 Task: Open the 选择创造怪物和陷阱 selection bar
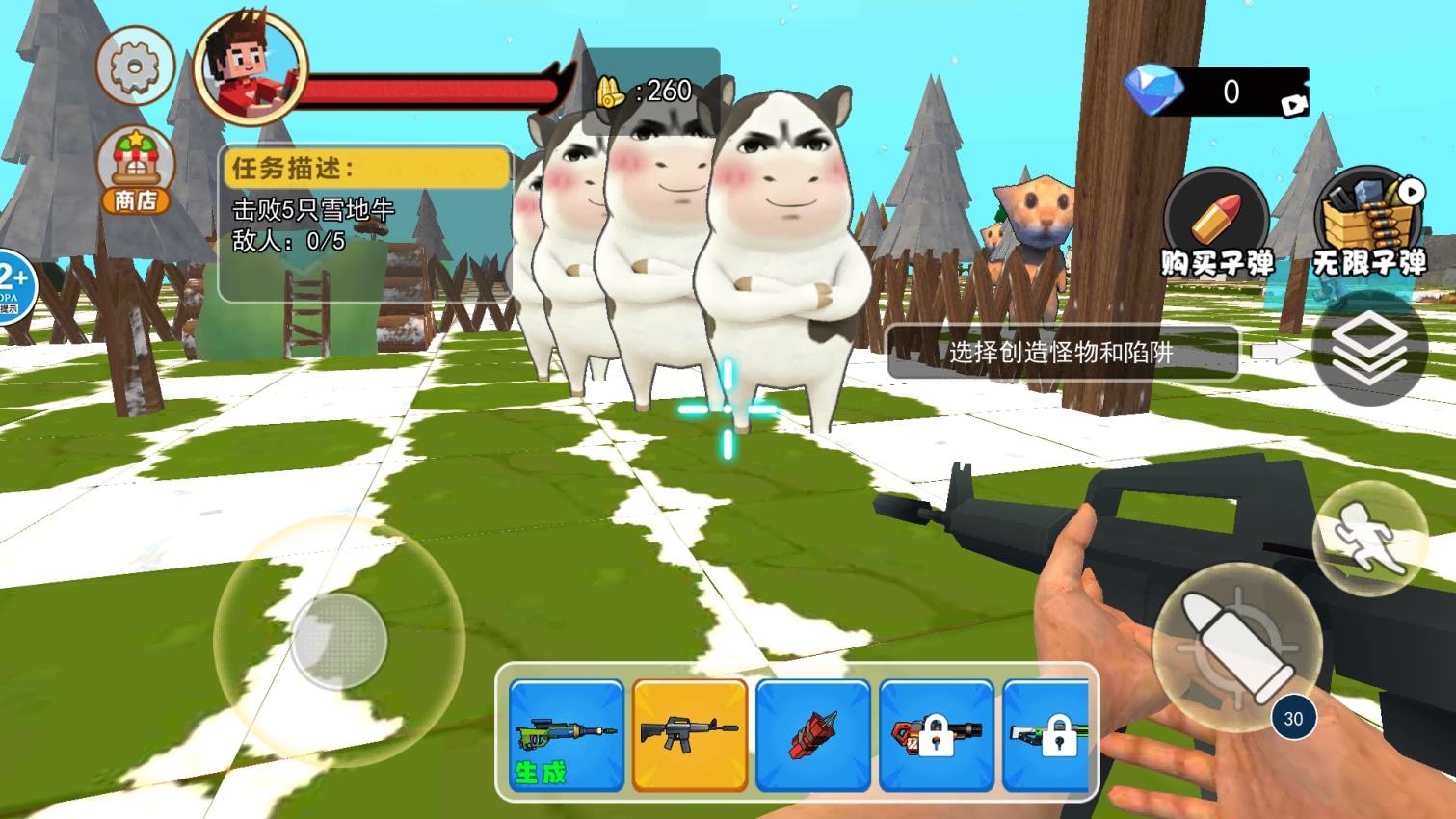coord(1066,354)
